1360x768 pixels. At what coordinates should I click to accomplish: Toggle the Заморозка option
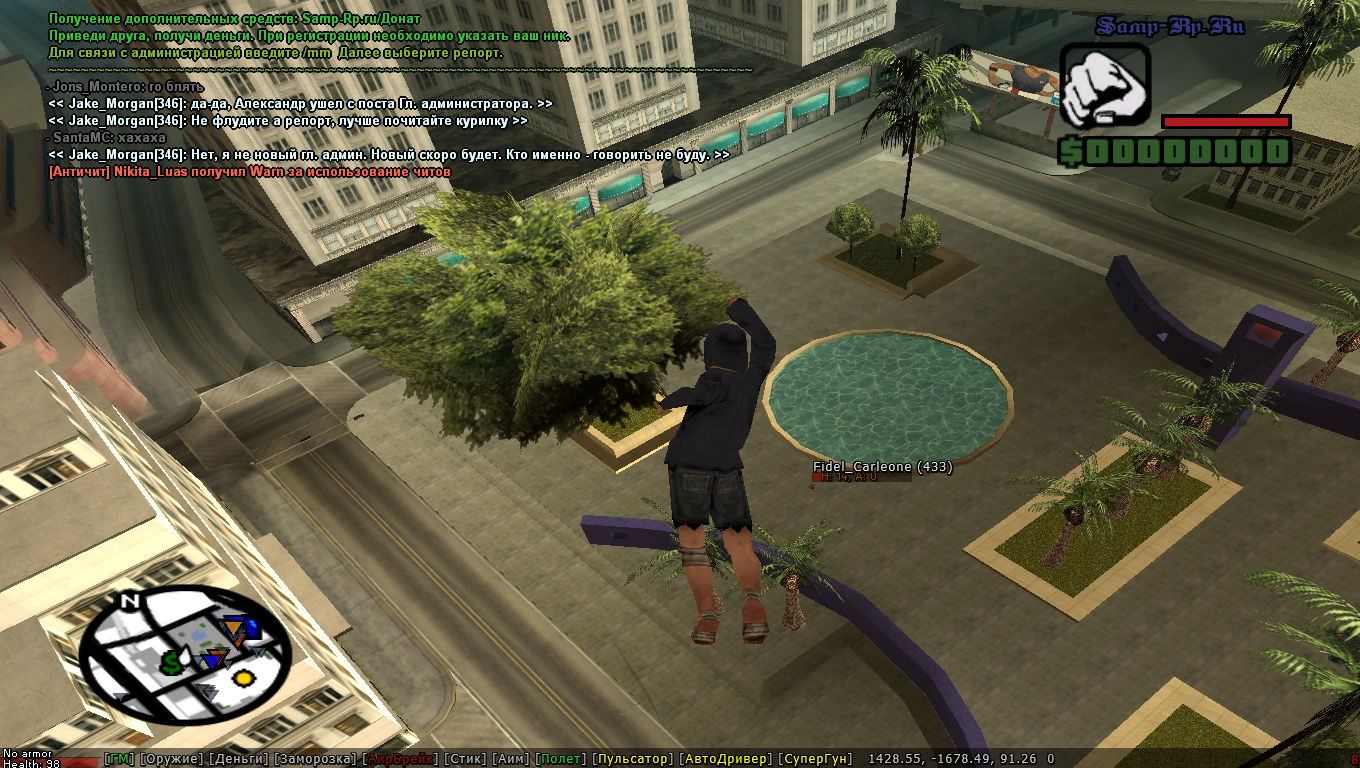click(x=314, y=759)
